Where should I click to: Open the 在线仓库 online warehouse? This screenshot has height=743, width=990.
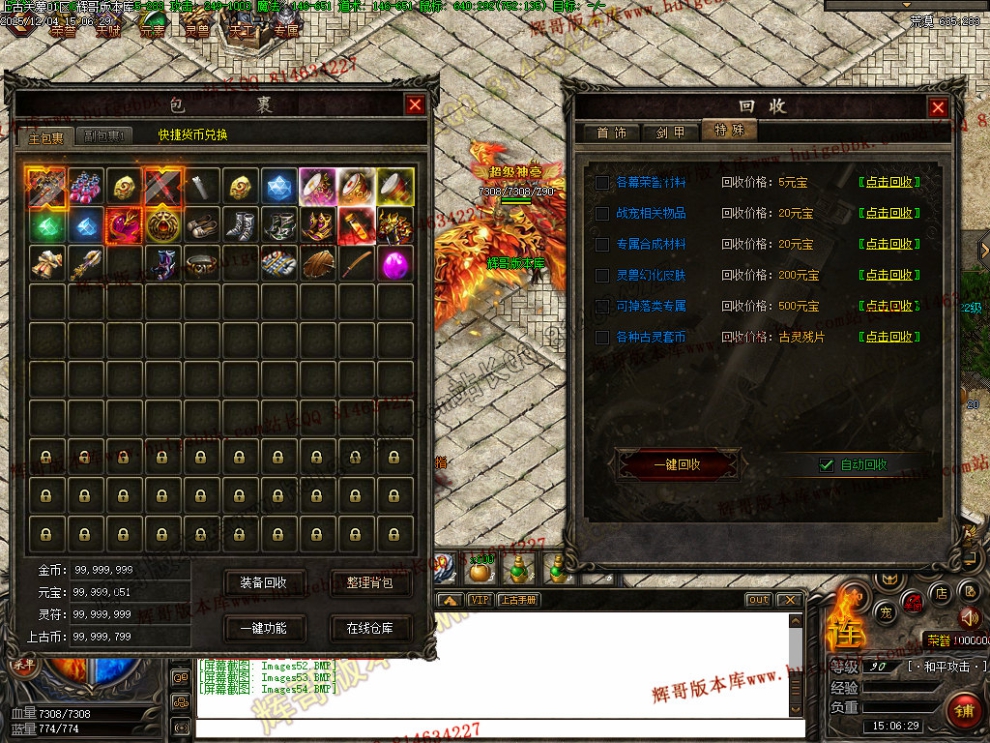[370, 628]
